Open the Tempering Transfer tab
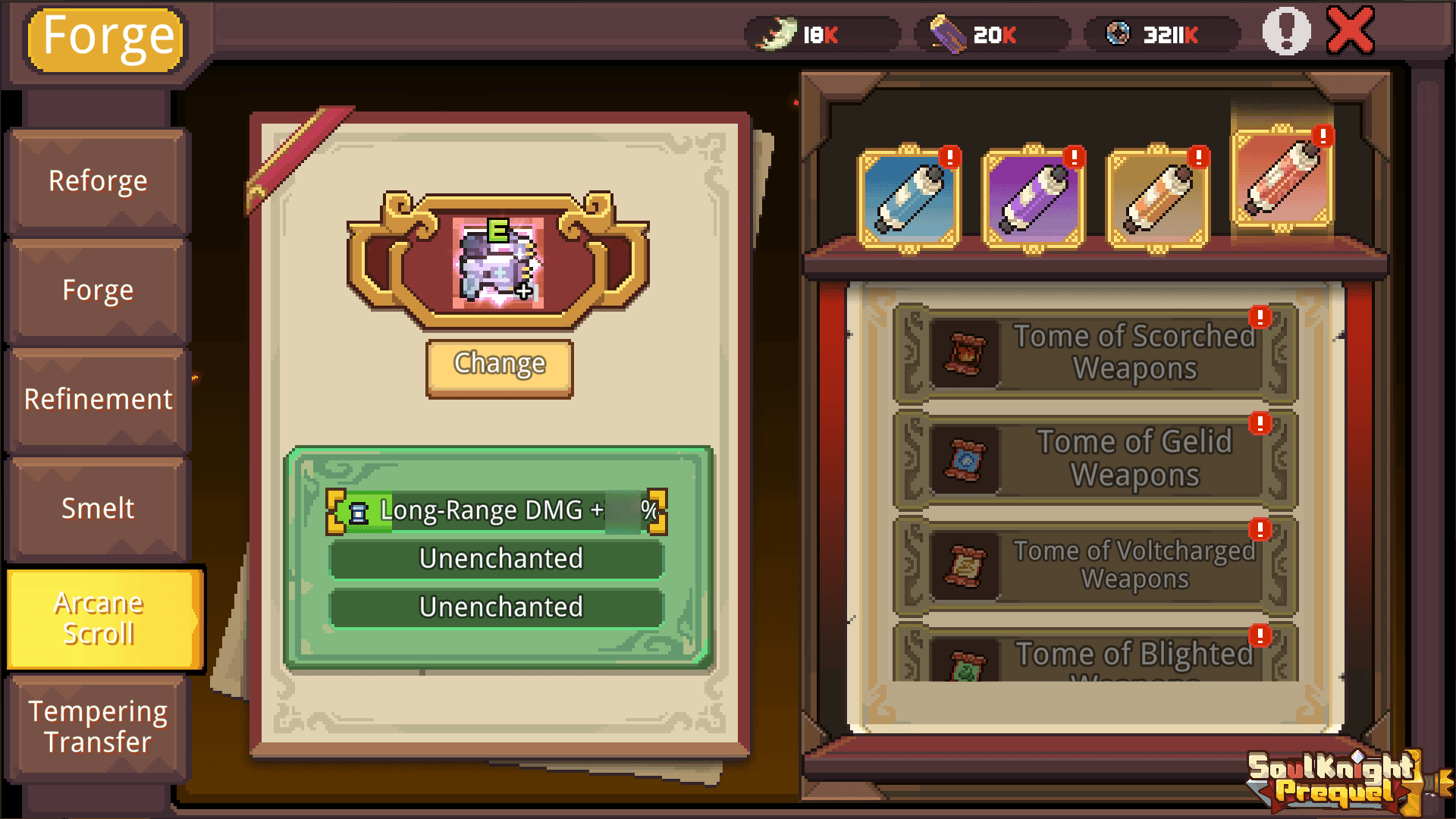Screen dimensions: 1456x819 click(97, 726)
